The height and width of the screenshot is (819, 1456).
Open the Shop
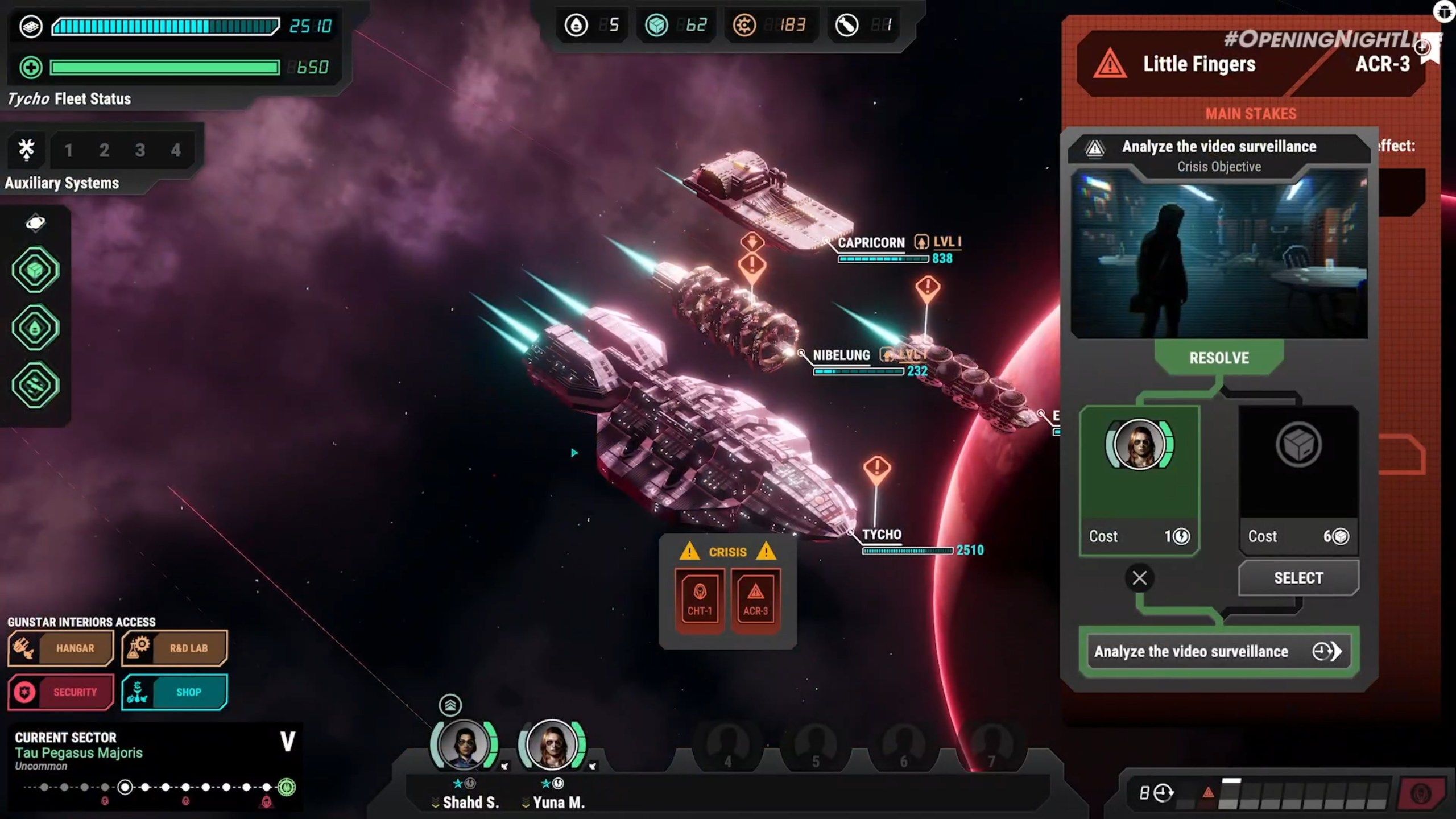pyautogui.click(x=175, y=692)
